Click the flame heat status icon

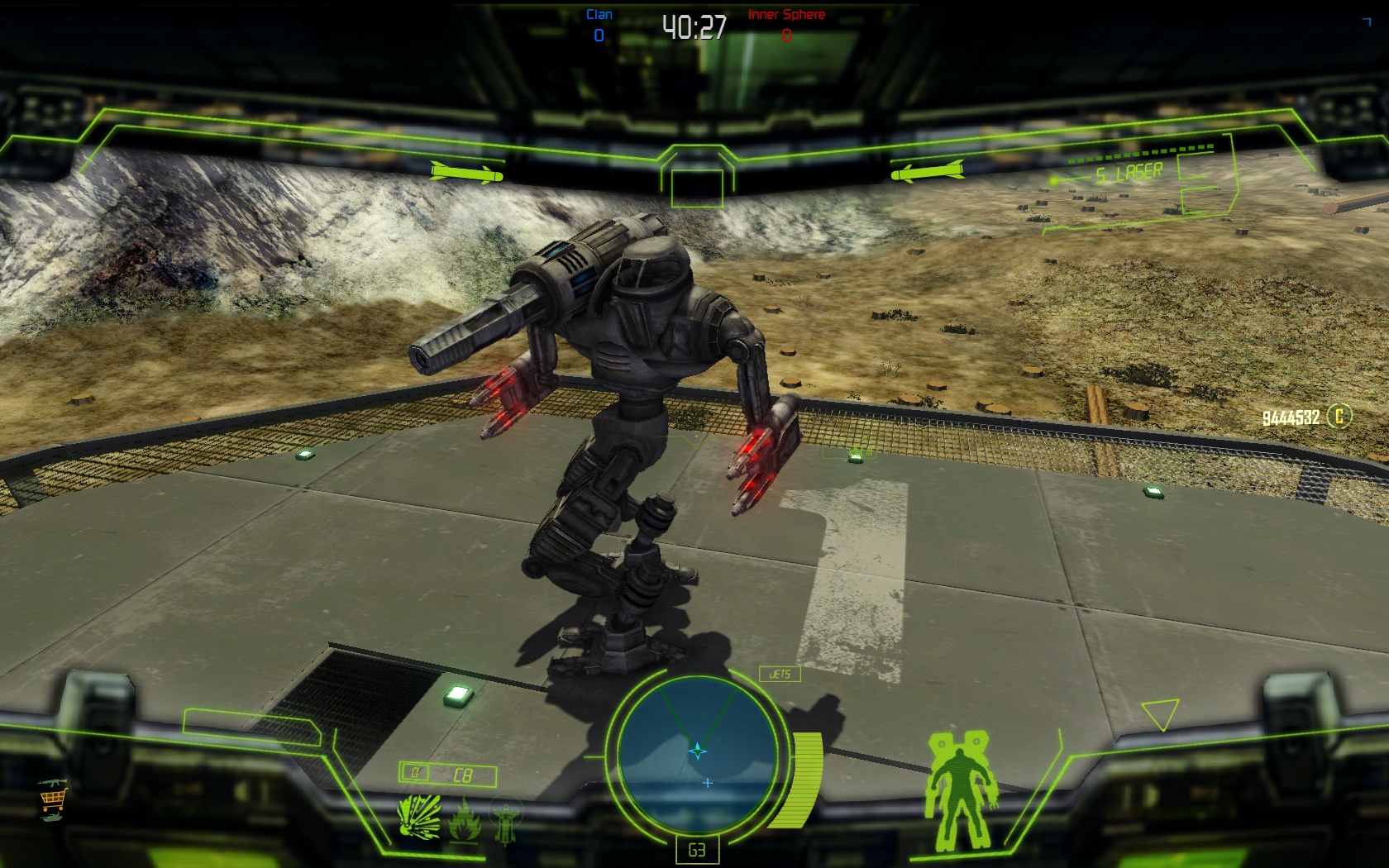click(465, 820)
